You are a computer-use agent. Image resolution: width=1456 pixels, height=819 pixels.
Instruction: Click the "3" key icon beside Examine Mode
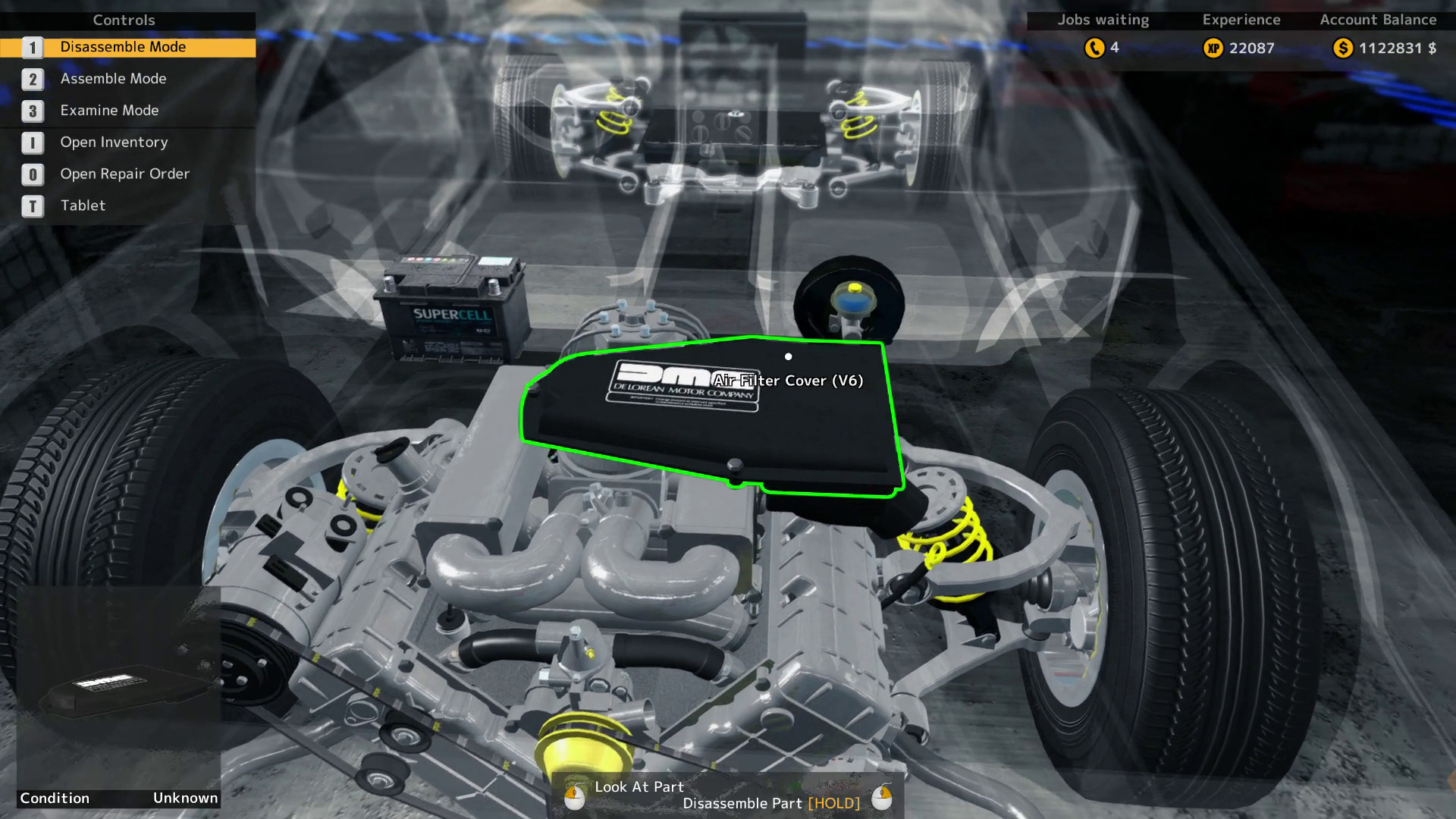(x=32, y=111)
